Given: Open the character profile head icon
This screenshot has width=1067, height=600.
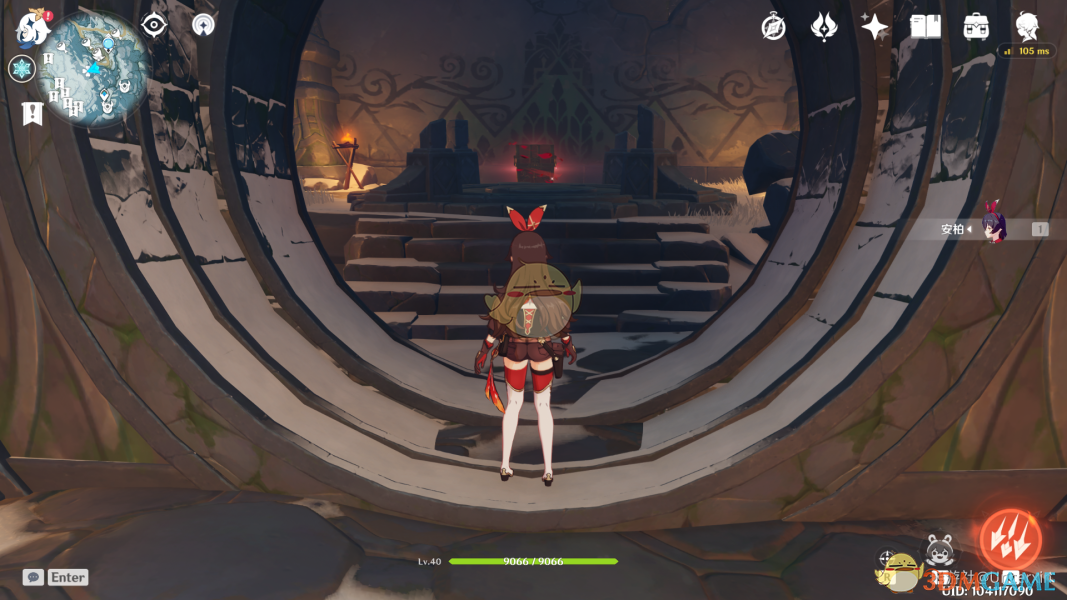Looking at the screenshot, I should coord(1027,26).
